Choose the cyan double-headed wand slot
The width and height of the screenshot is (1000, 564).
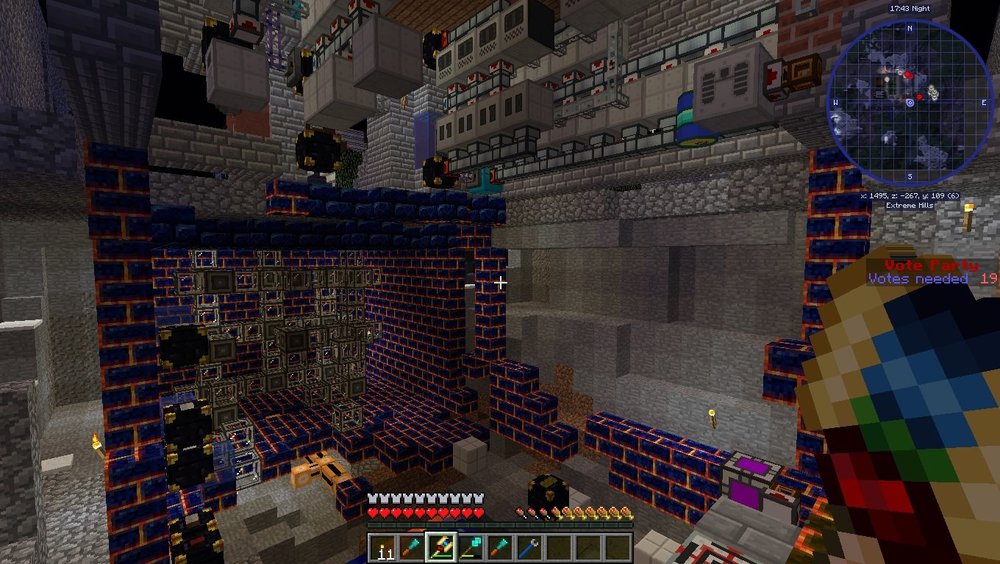coord(468,546)
